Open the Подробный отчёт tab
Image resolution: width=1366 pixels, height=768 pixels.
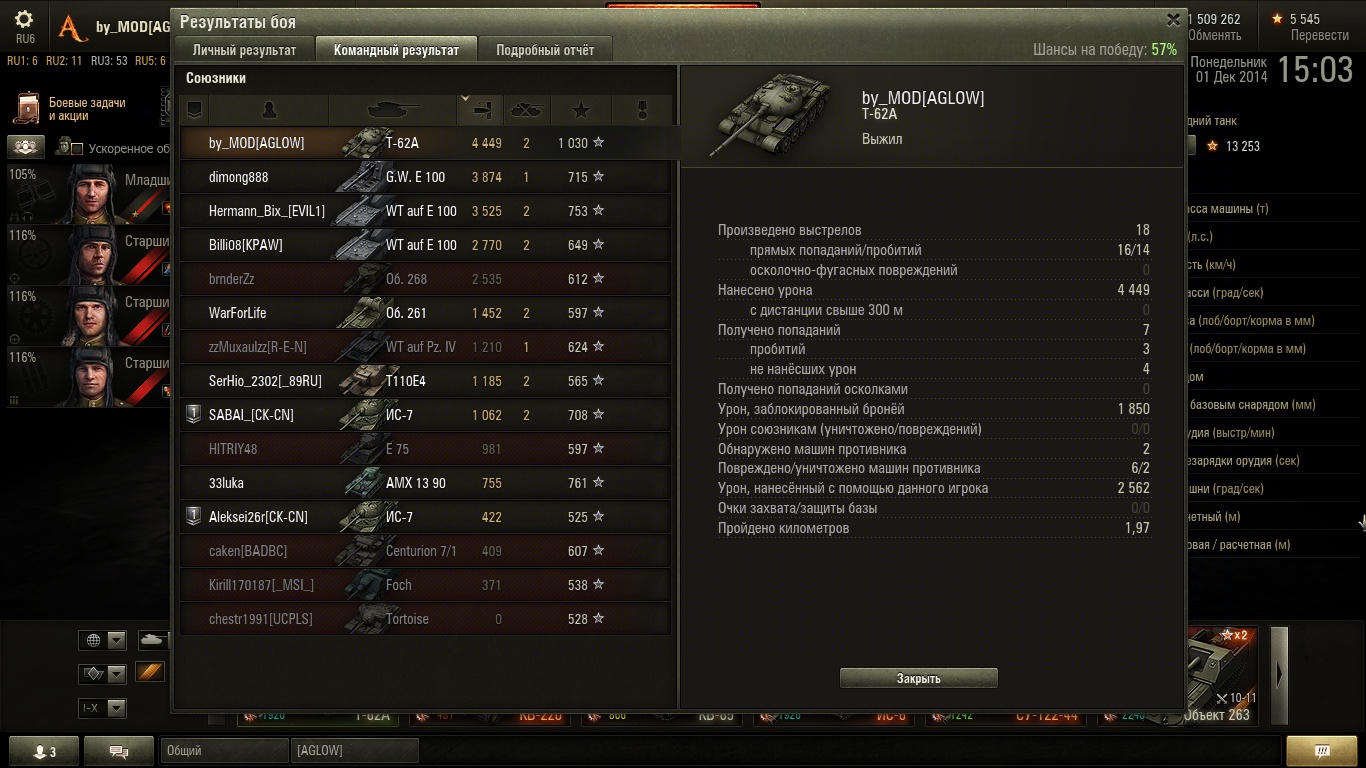pyautogui.click(x=545, y=50)
